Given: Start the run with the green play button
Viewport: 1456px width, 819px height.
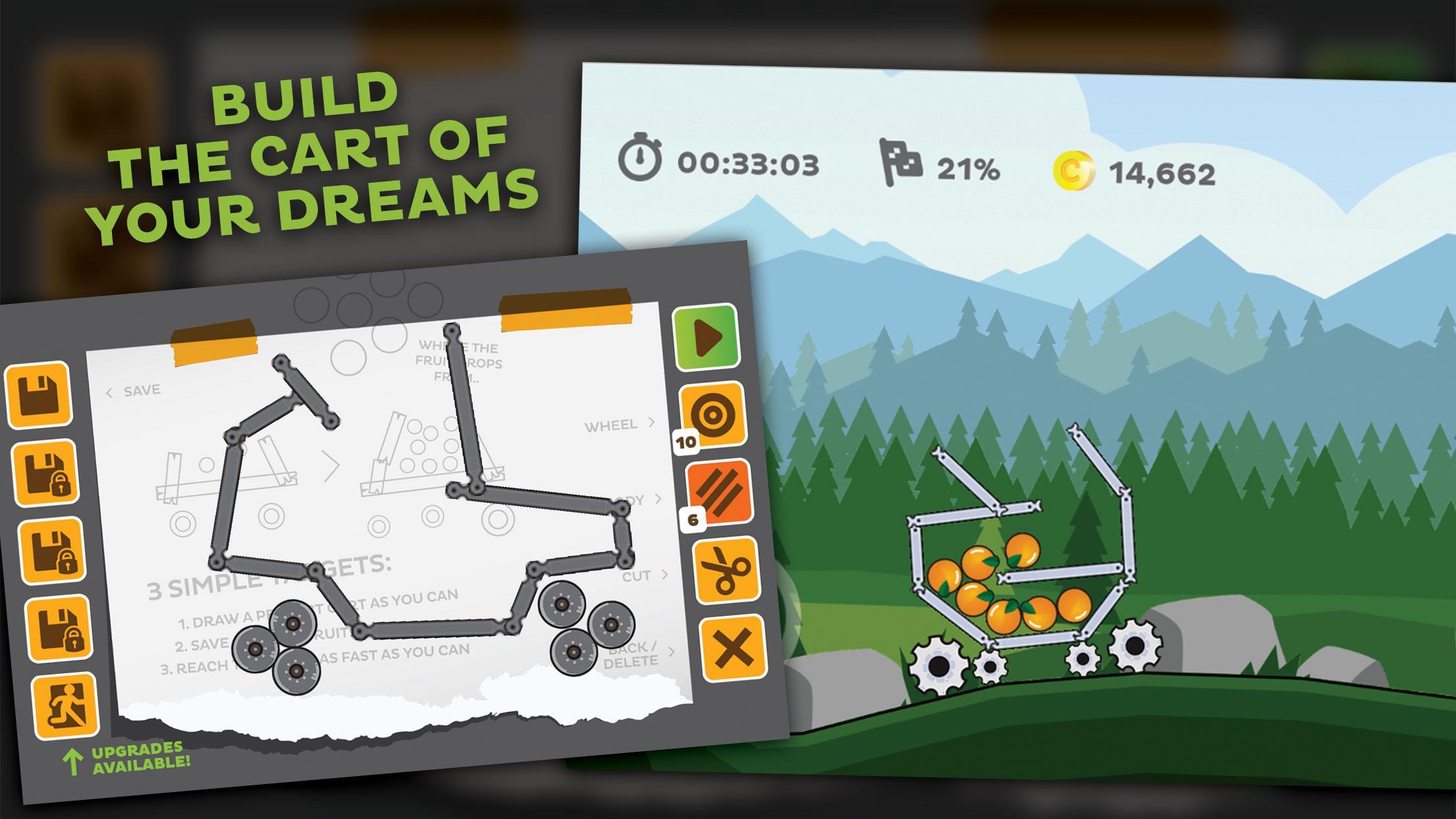Looking at the screenshot, I should 705,338.
